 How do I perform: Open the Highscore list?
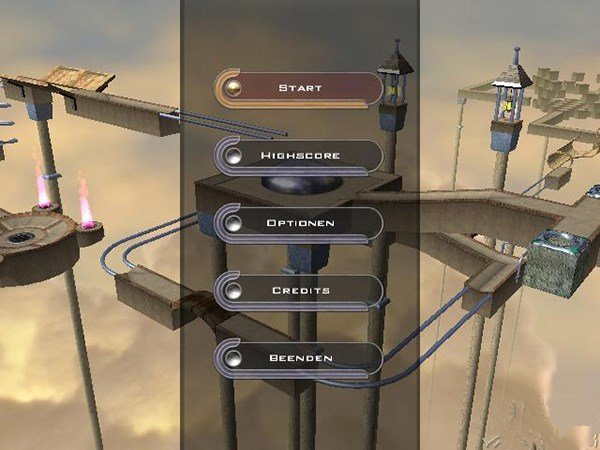(299, 156)
